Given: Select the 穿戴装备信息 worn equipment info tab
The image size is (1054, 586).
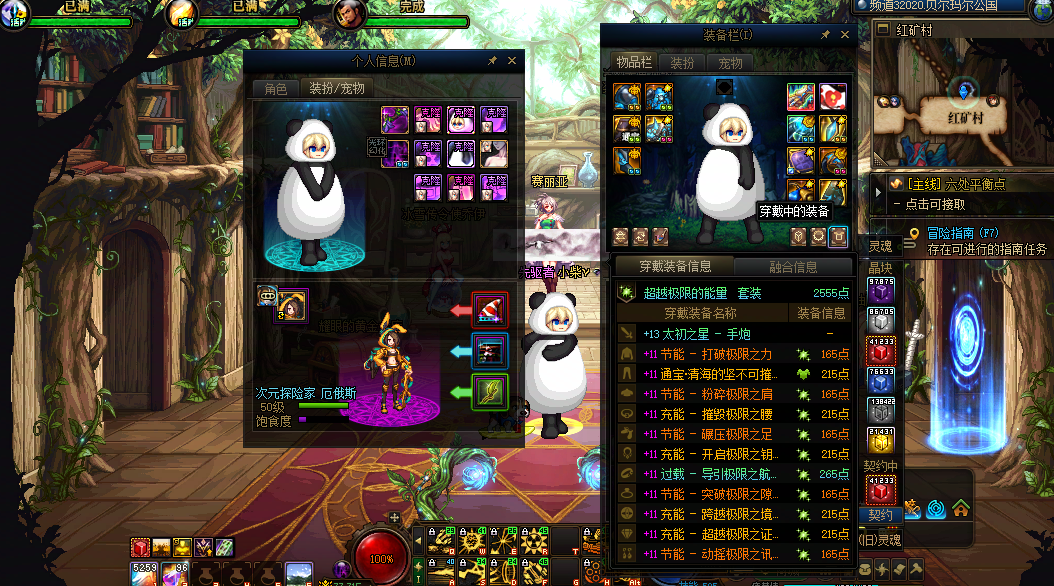Looking at the screenshot, I should [675, 266].
